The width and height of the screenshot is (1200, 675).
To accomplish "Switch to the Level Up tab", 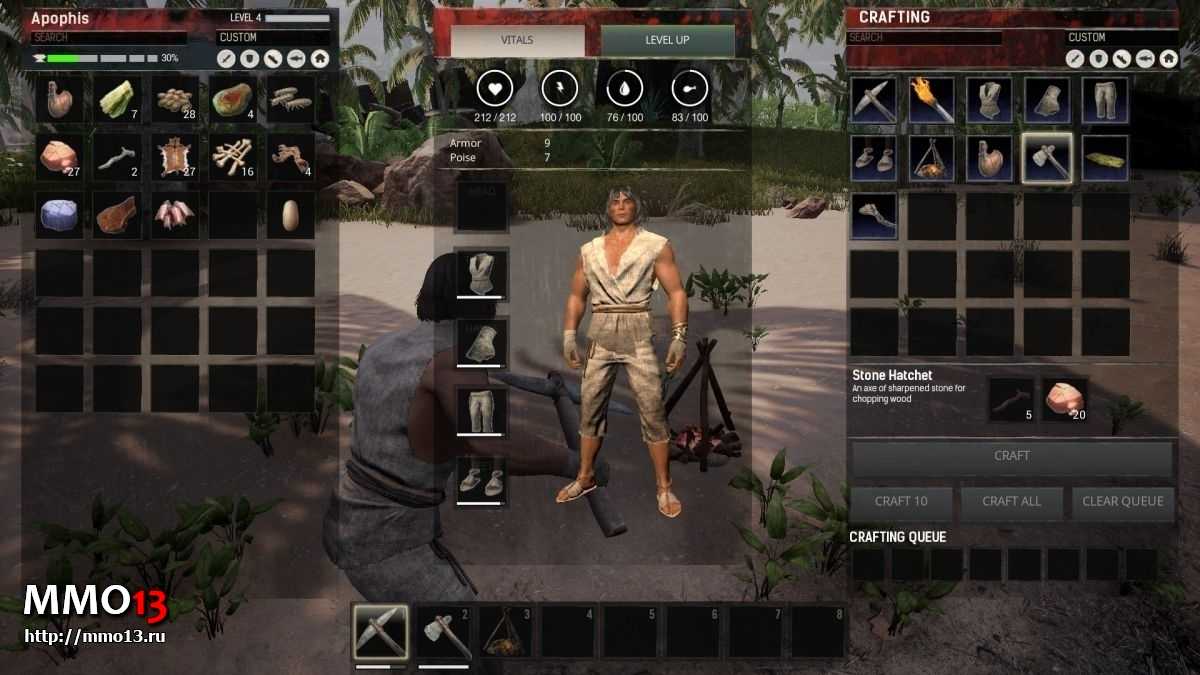I will [667, 41].
